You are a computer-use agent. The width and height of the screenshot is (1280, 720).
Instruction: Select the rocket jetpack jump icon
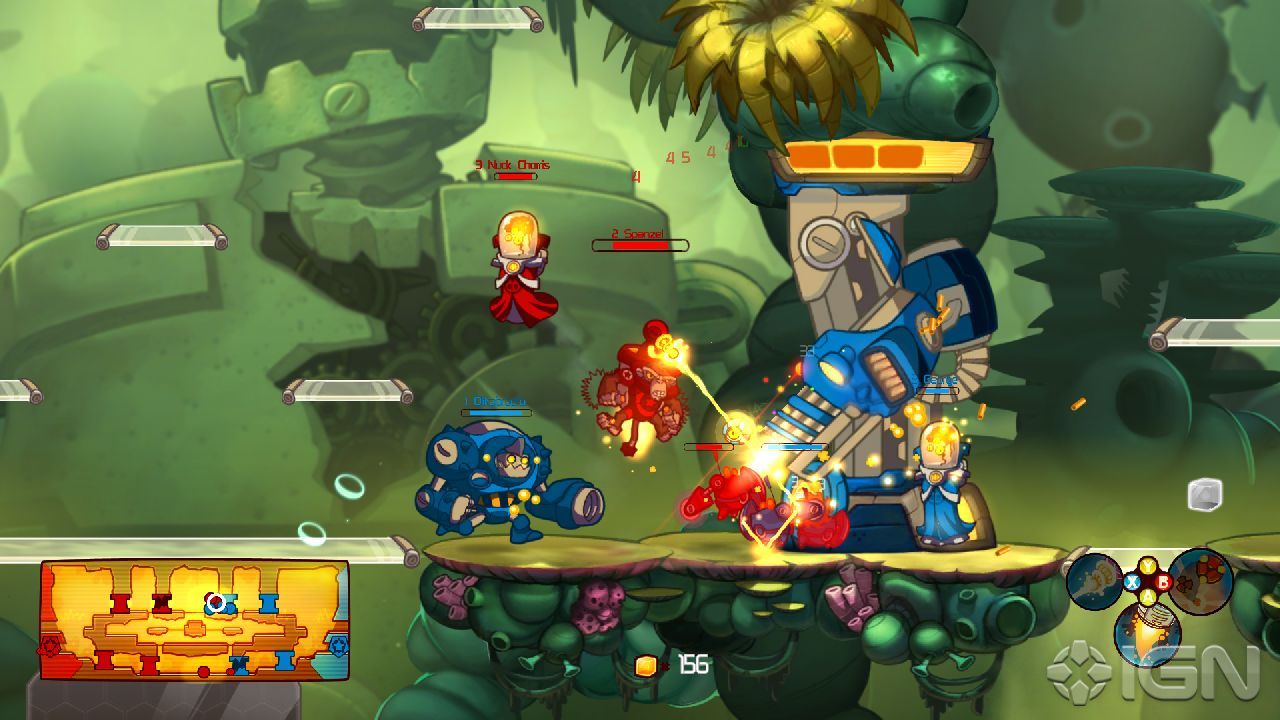pyautogui.click(x=1148, y=633)
